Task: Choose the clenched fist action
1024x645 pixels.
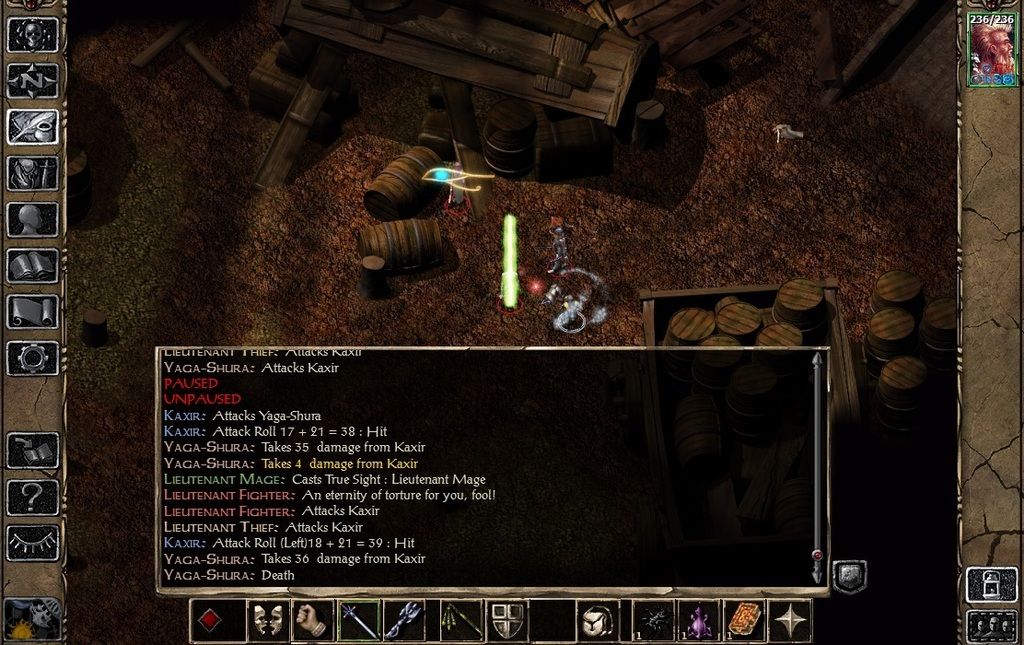Action: [313, 621]
